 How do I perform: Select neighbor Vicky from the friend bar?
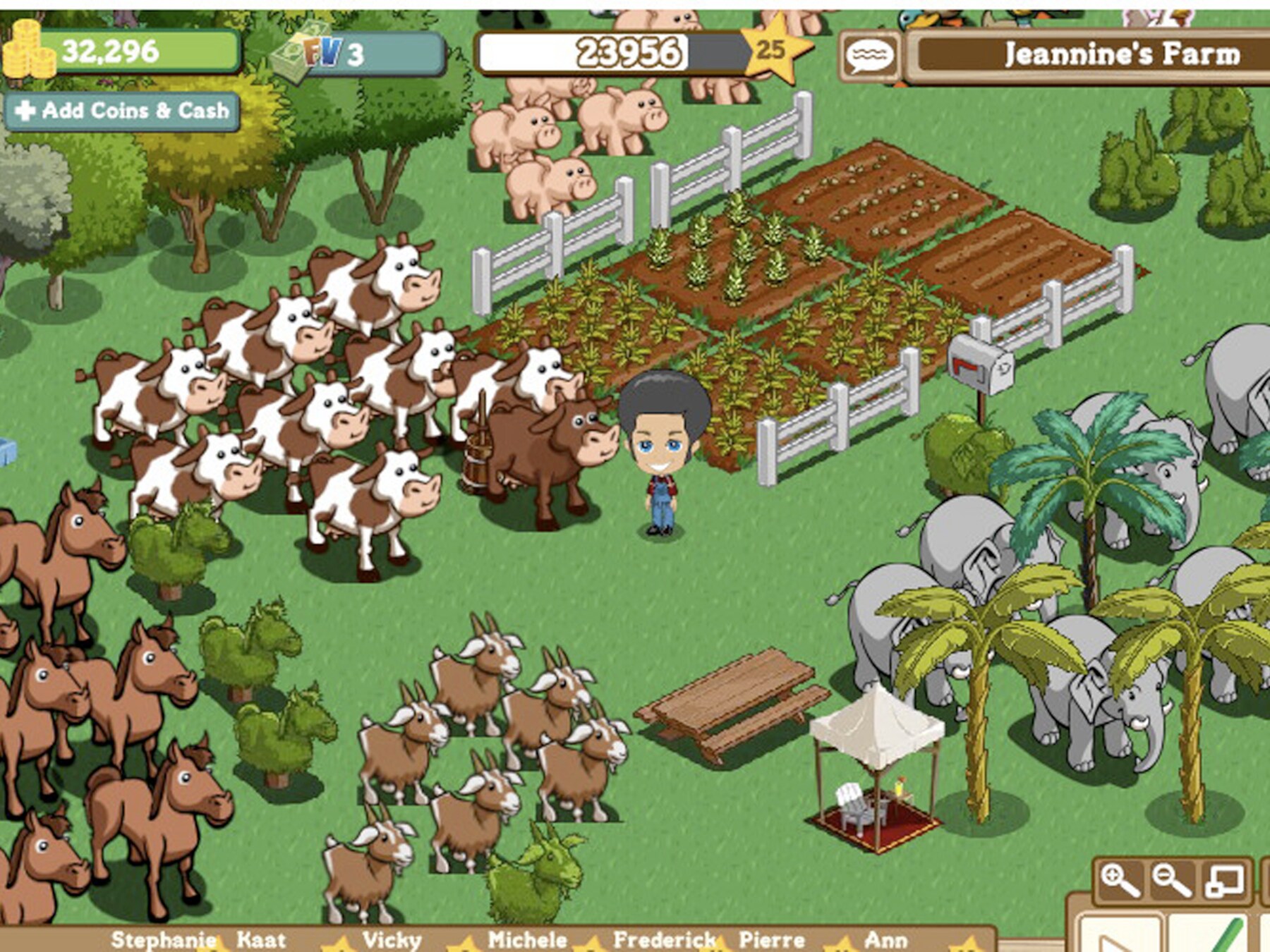(x=392, y=940)
